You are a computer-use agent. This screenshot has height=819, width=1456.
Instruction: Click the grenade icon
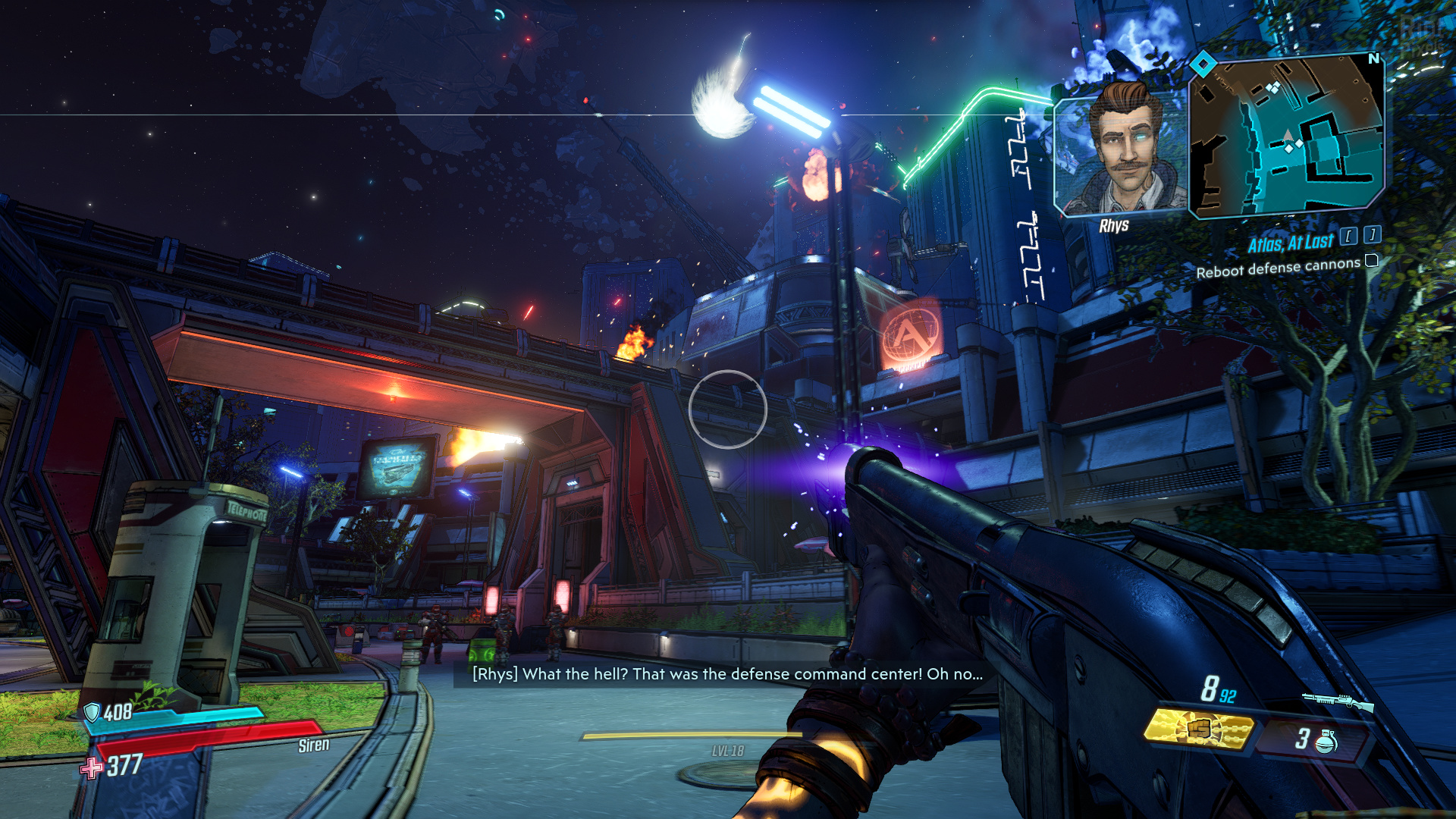coord(1325,740)
